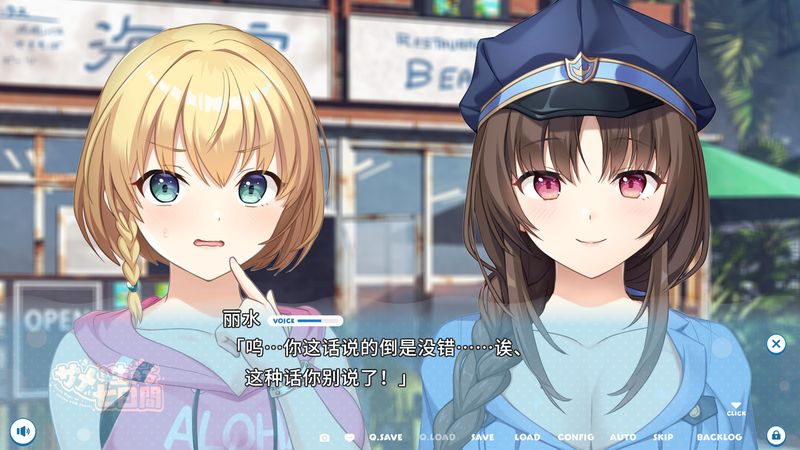The height and width of the screenshot is (450, 800).
Task: Toggle AUTO text advance
Action: coord(622,437)
